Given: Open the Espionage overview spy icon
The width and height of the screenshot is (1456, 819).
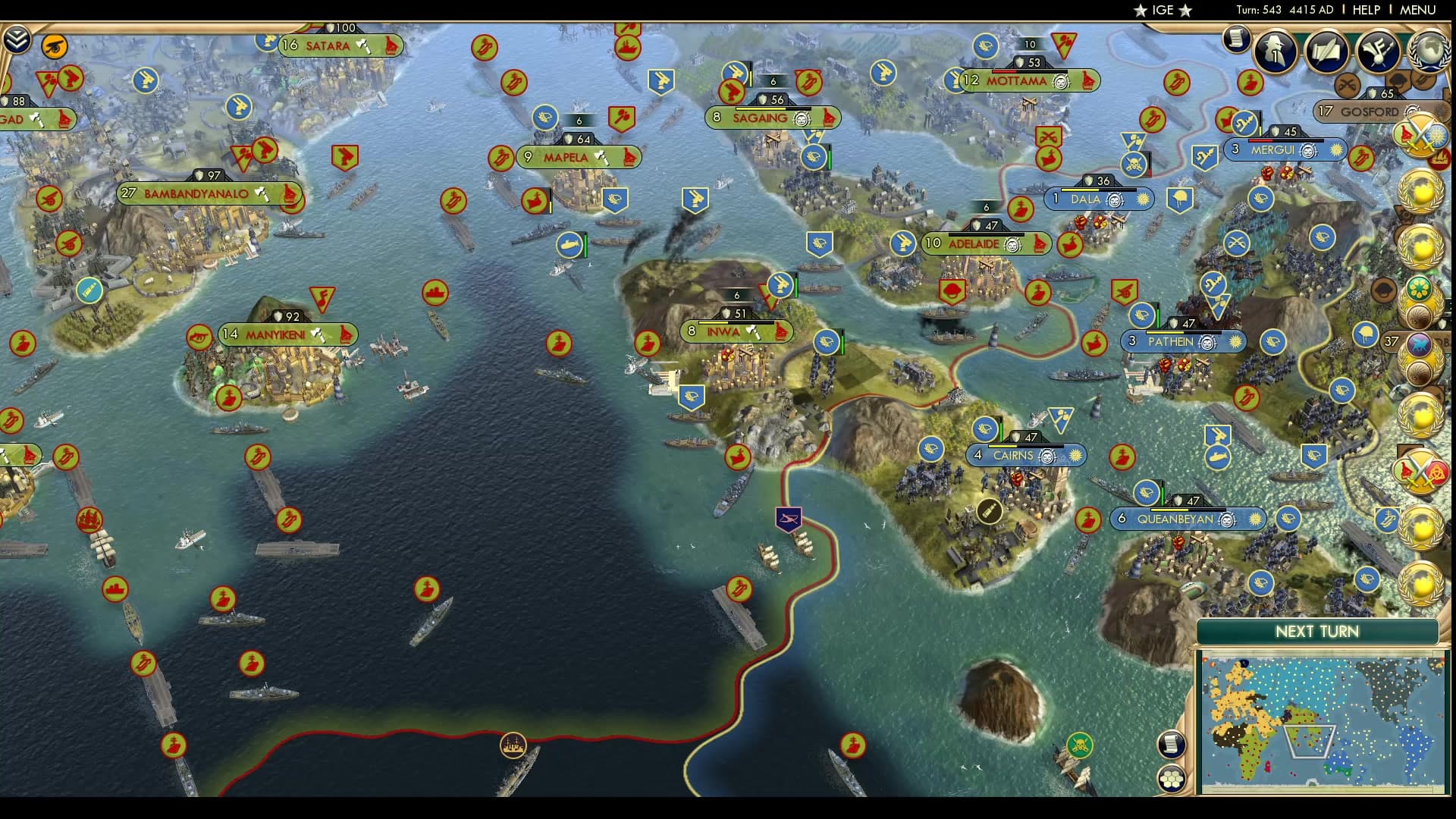Looking at the screenshot, I should pos(1273,52).
